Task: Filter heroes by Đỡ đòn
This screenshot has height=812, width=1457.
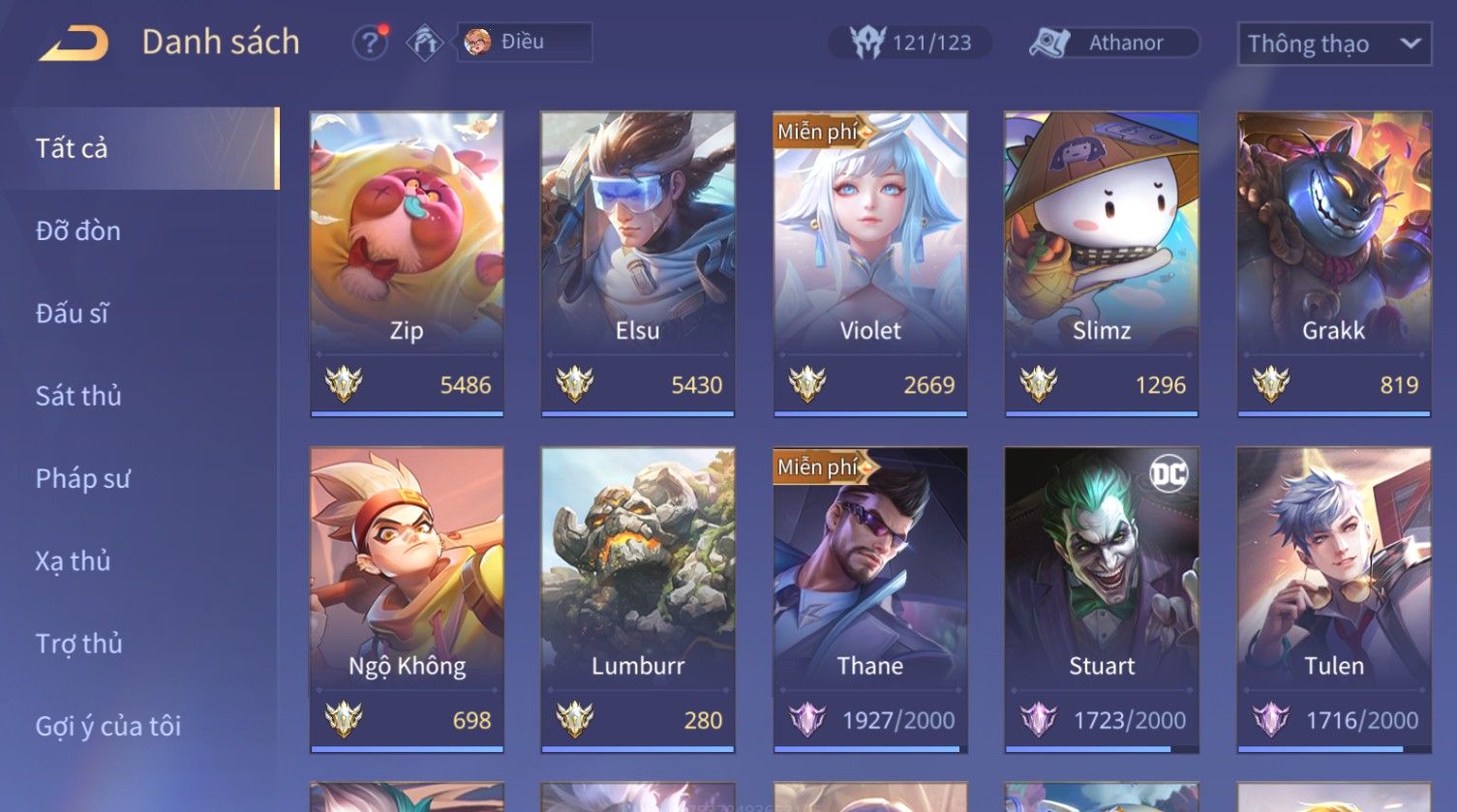Action: (x=78, y=231)
